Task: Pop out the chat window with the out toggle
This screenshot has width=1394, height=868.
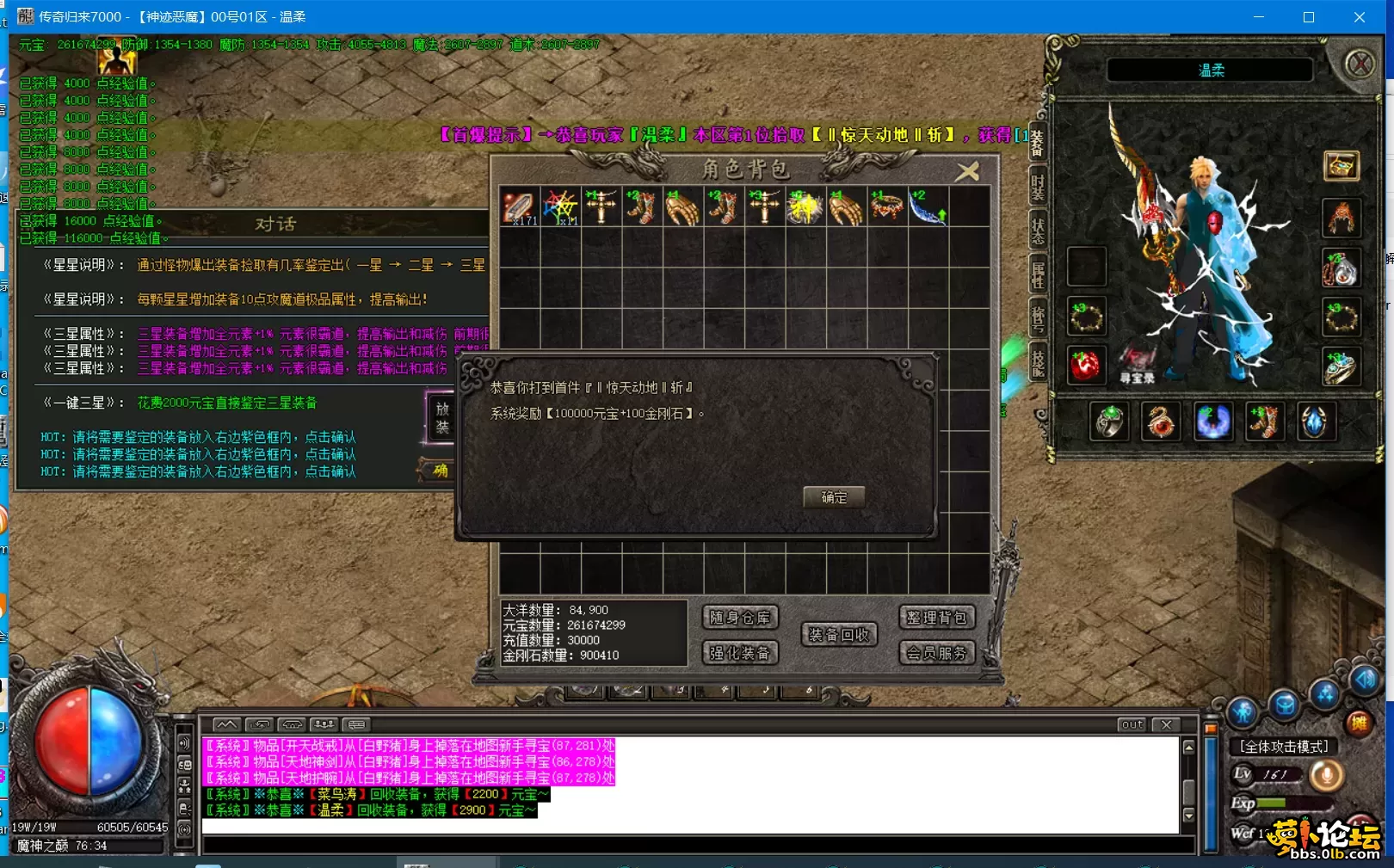Action: (x=1131, y=725)
